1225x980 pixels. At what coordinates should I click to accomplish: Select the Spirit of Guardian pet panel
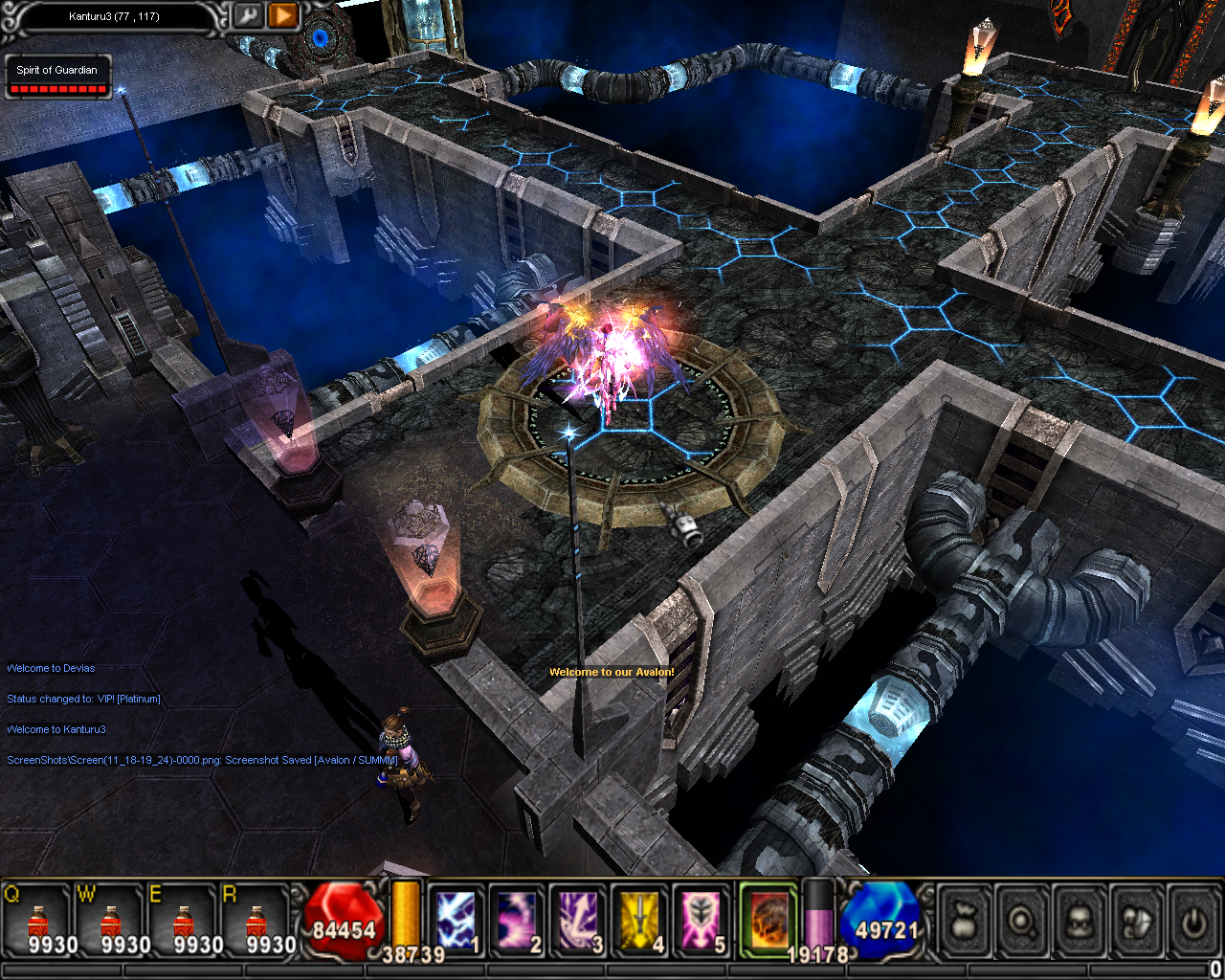point(57,78)
